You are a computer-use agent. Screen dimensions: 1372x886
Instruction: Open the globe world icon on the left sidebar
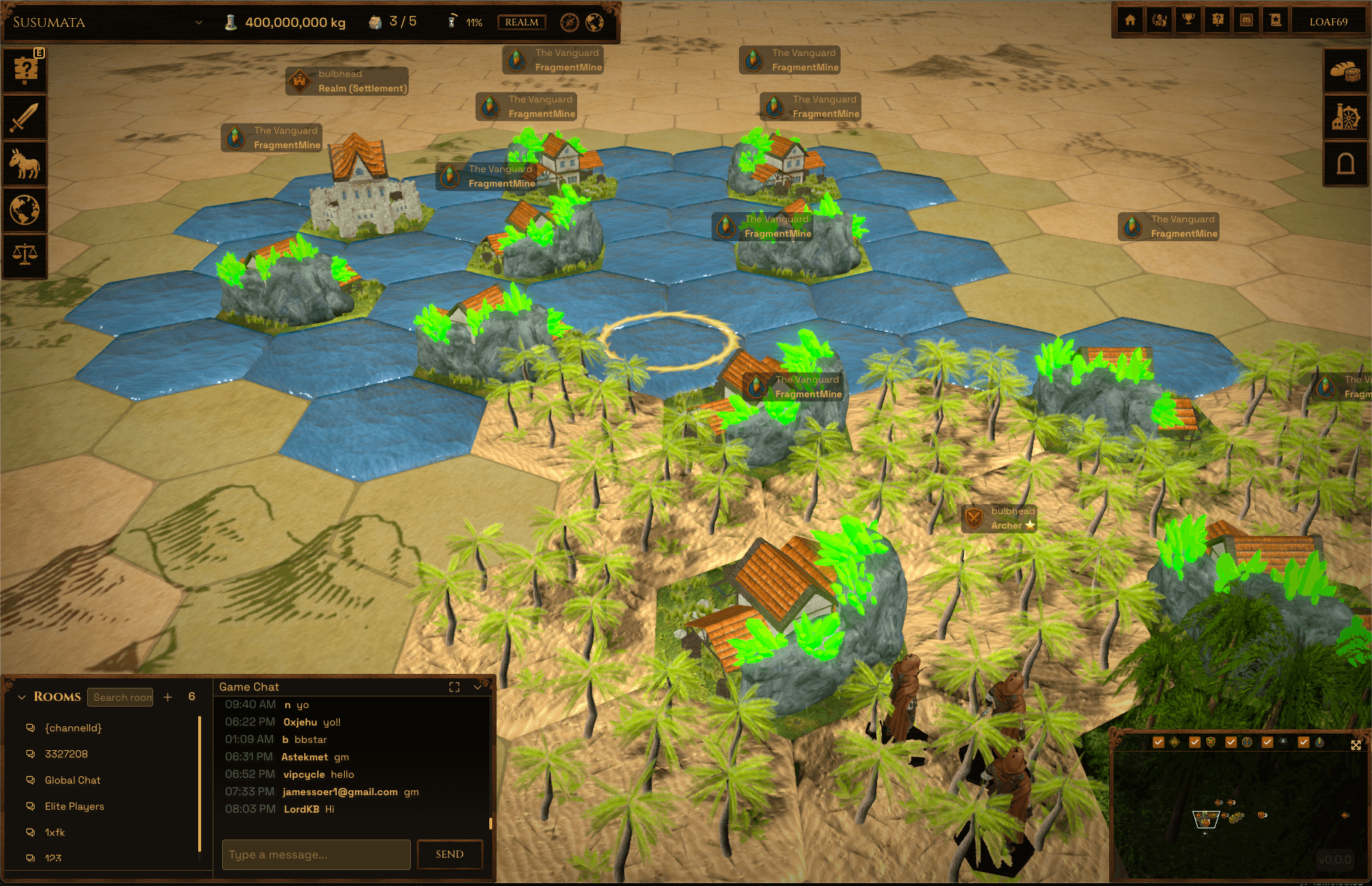click(x=24, y=210)
